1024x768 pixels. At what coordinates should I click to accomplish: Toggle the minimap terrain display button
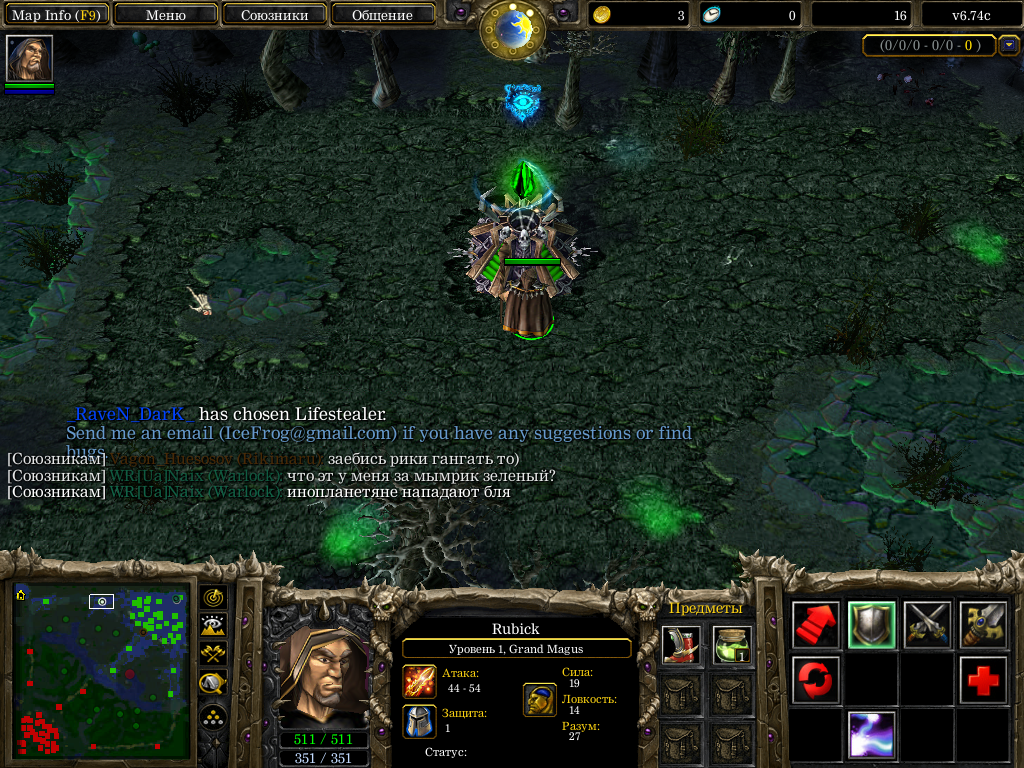(213, 626)
